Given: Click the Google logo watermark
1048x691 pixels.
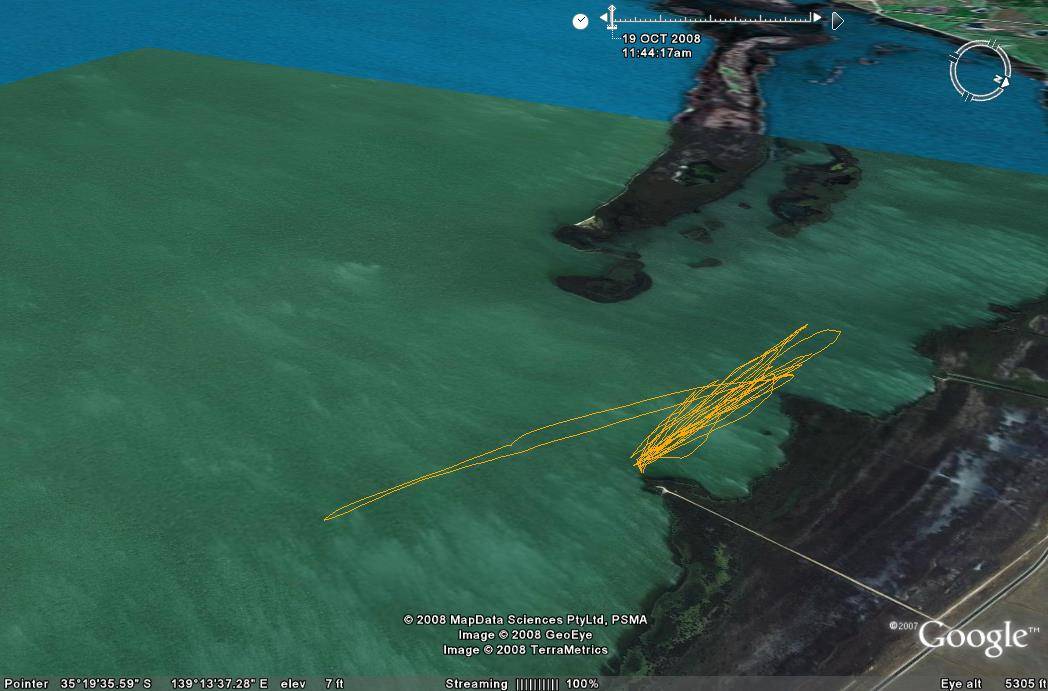Looking at the screenshot, I should 972,637.
